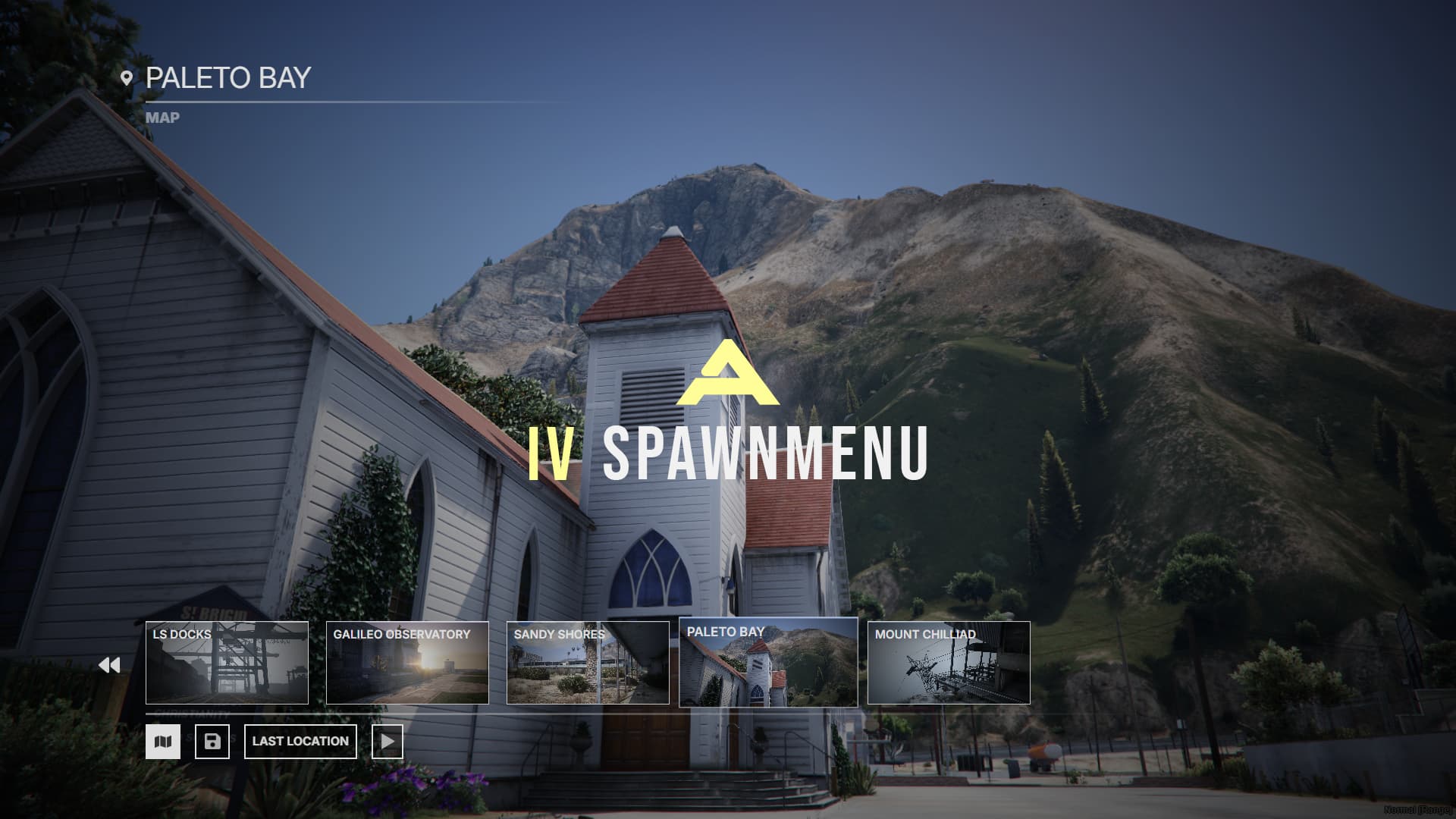Click the location pin icon beside Paleto Bay
Viewport: 1456px width, 819px height.
tap(127, 76)
